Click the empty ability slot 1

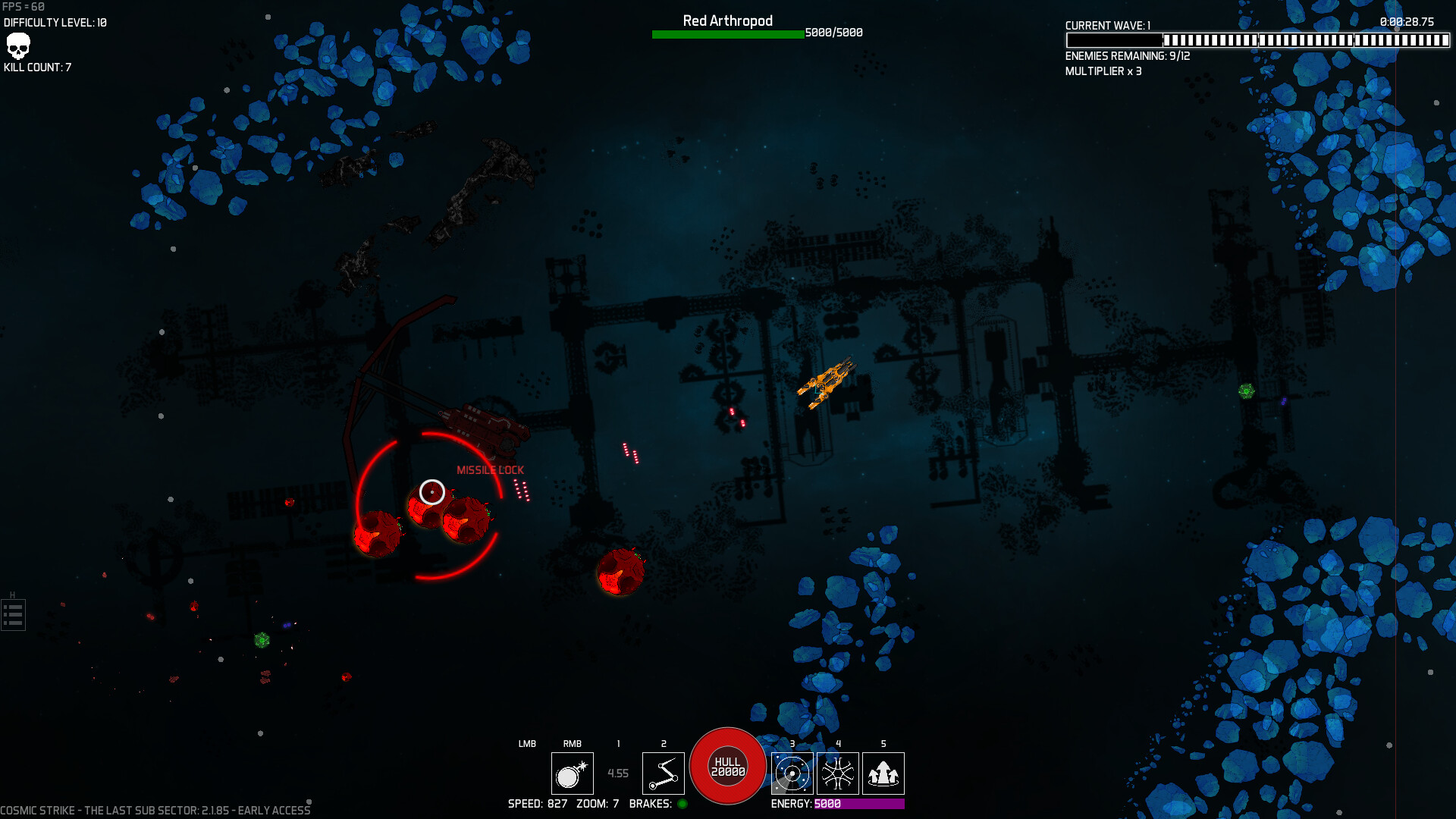pyautogui.click(x=618, y=773)
